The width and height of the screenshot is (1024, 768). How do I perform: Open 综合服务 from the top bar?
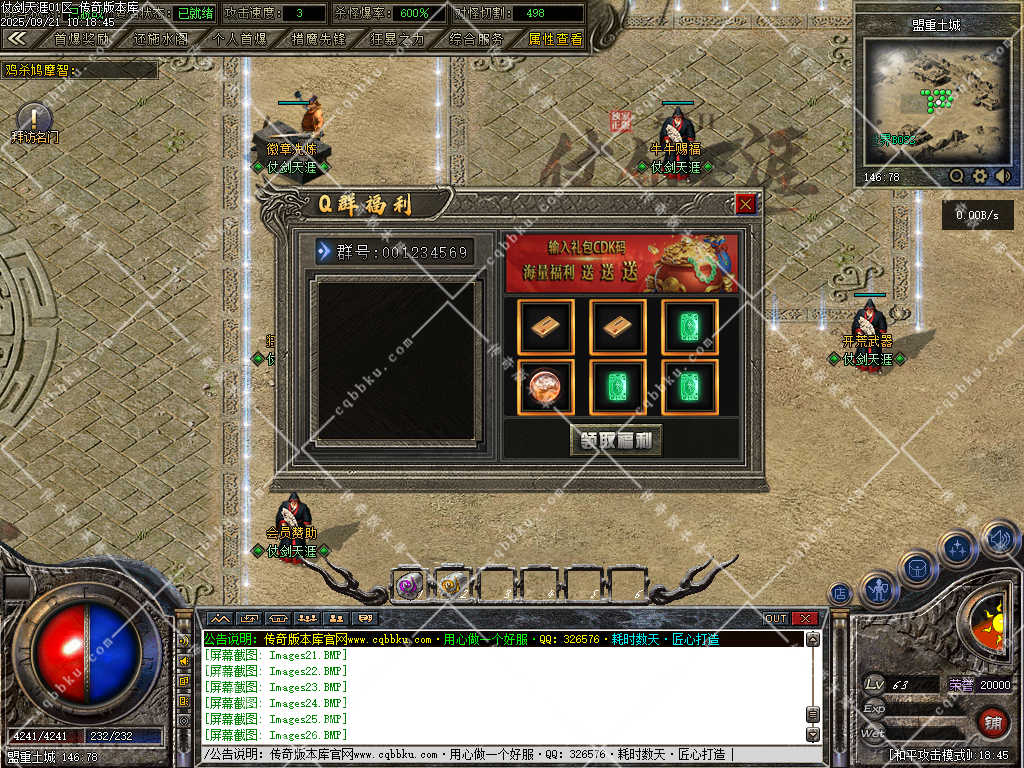tap(476, 39)
